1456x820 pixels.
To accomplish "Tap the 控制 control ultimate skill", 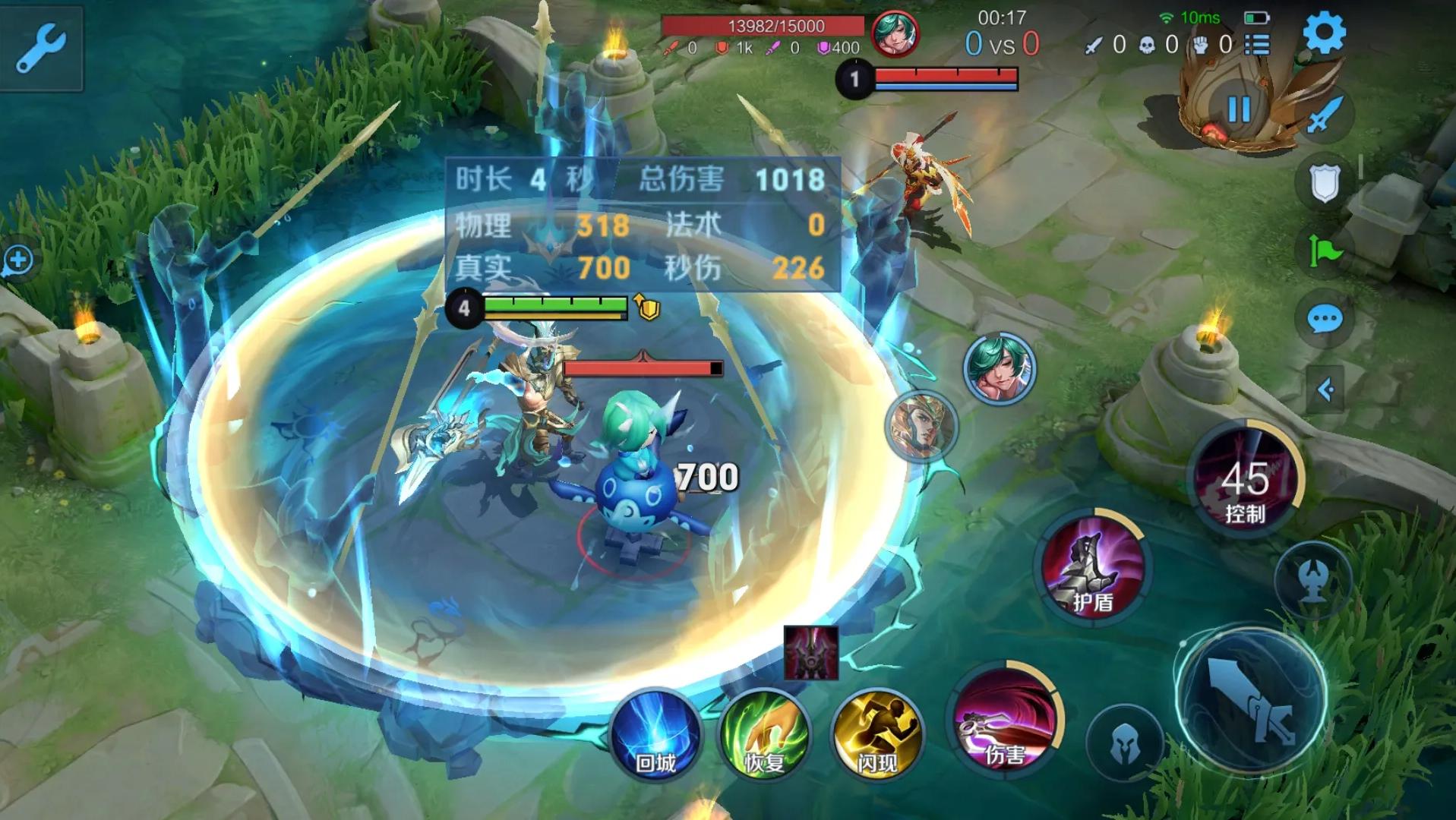I will tap(1245, 478).
